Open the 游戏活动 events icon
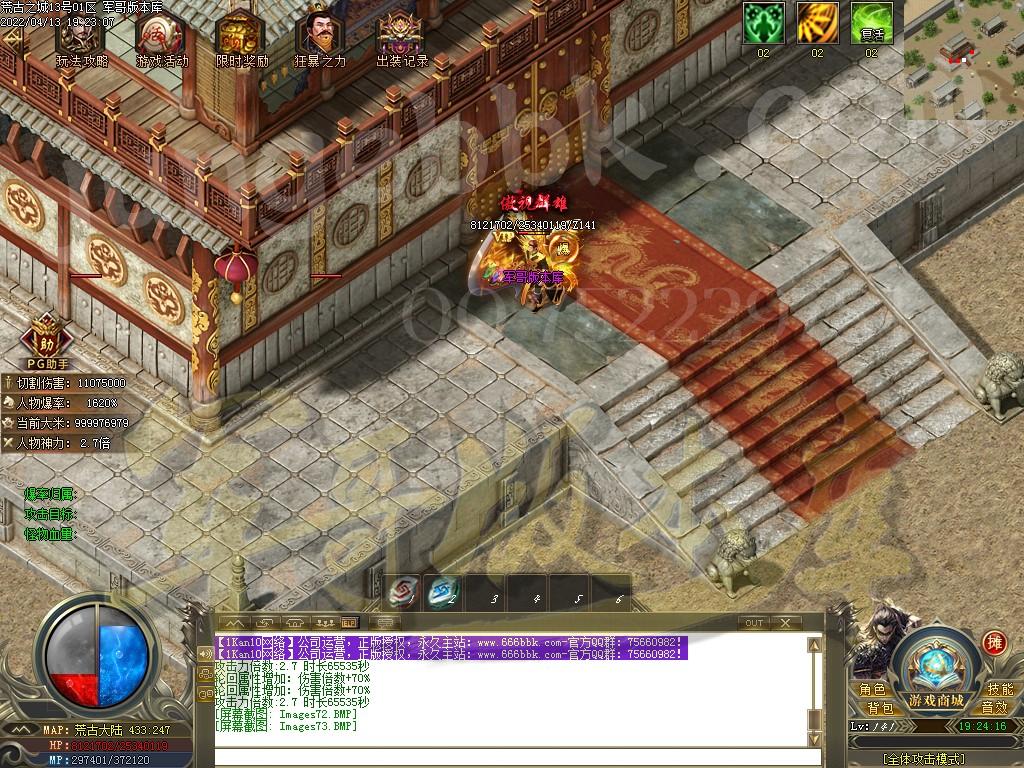 161,36
